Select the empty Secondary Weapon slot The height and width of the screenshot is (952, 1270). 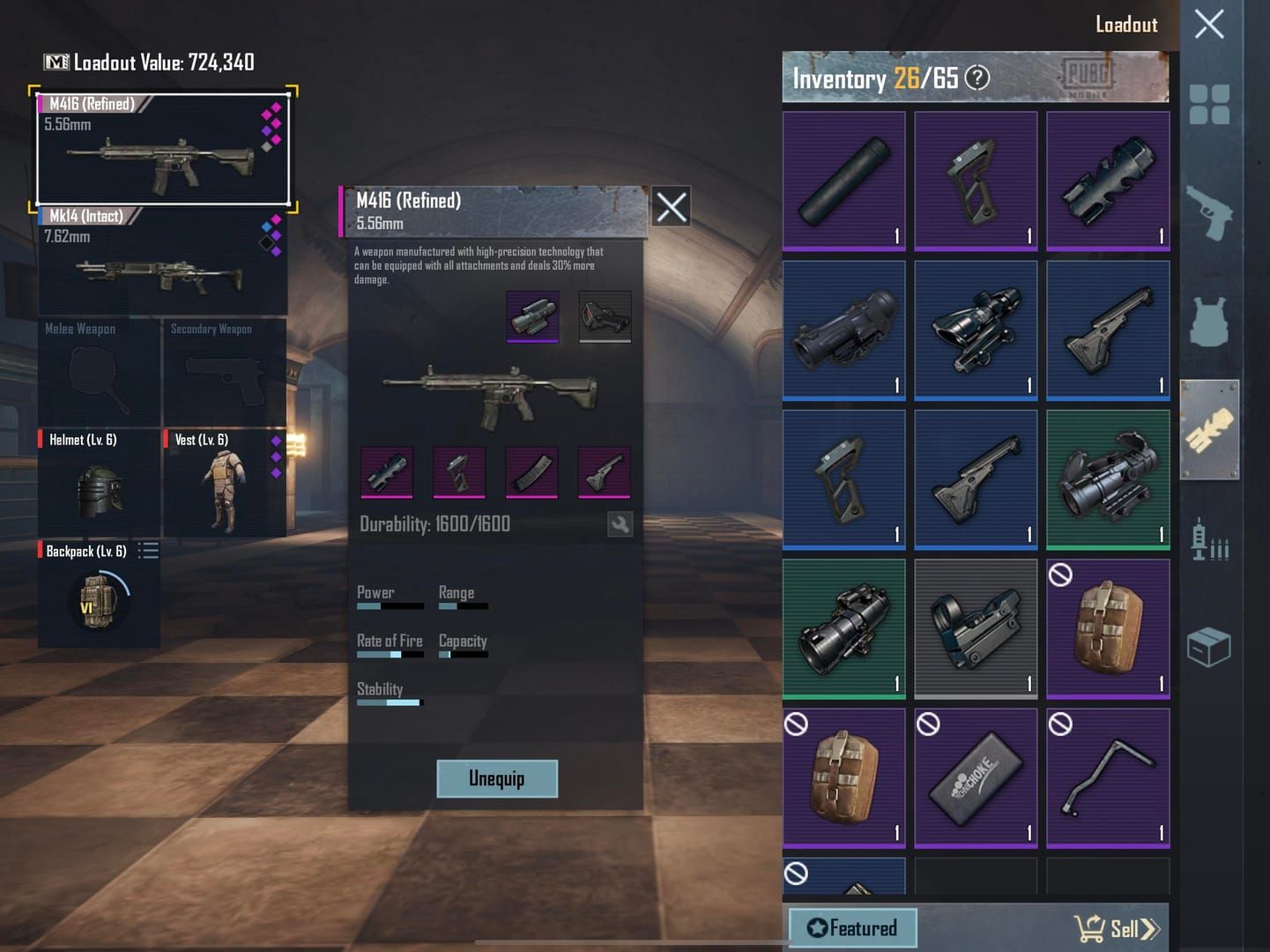226,375
